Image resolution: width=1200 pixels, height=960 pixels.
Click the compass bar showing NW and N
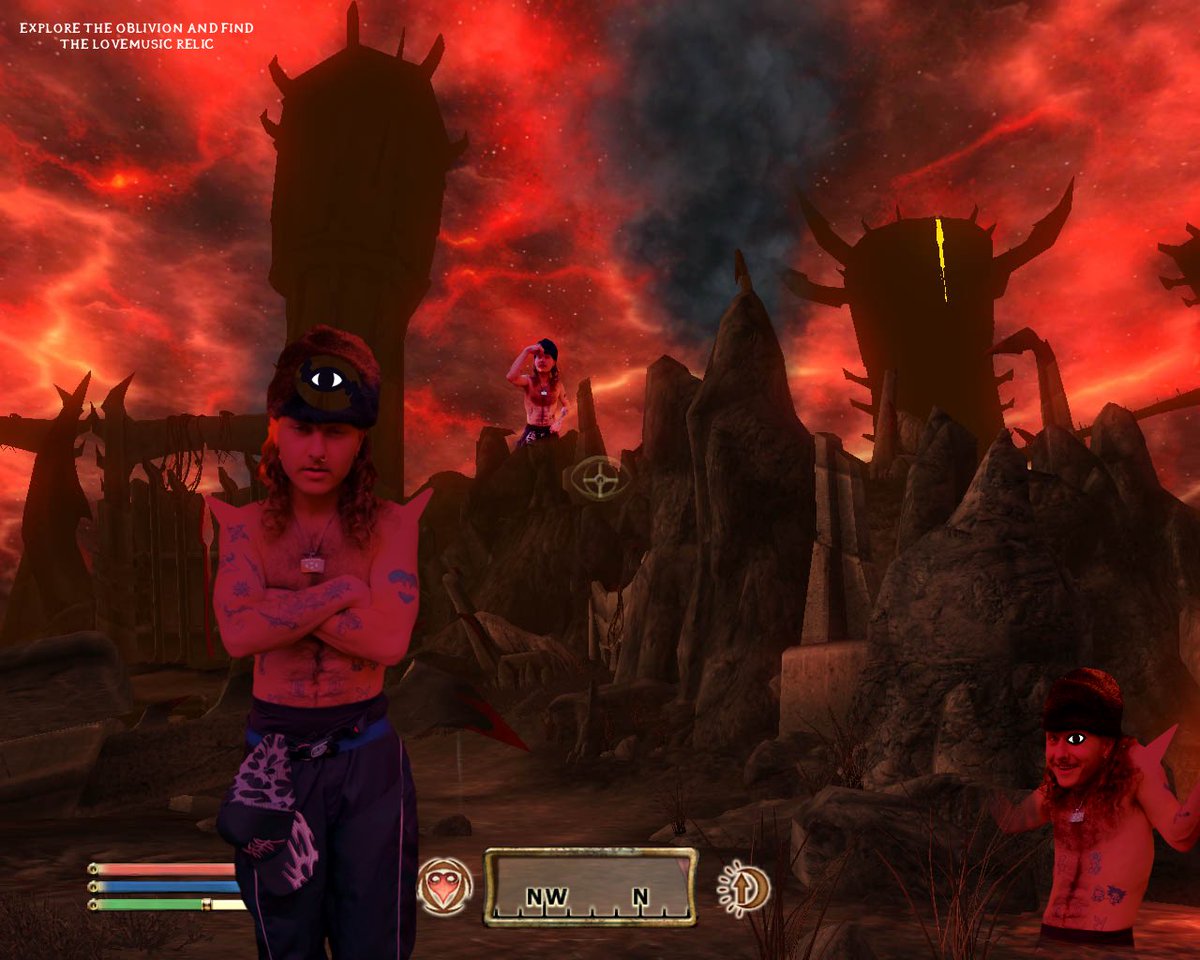591,887
